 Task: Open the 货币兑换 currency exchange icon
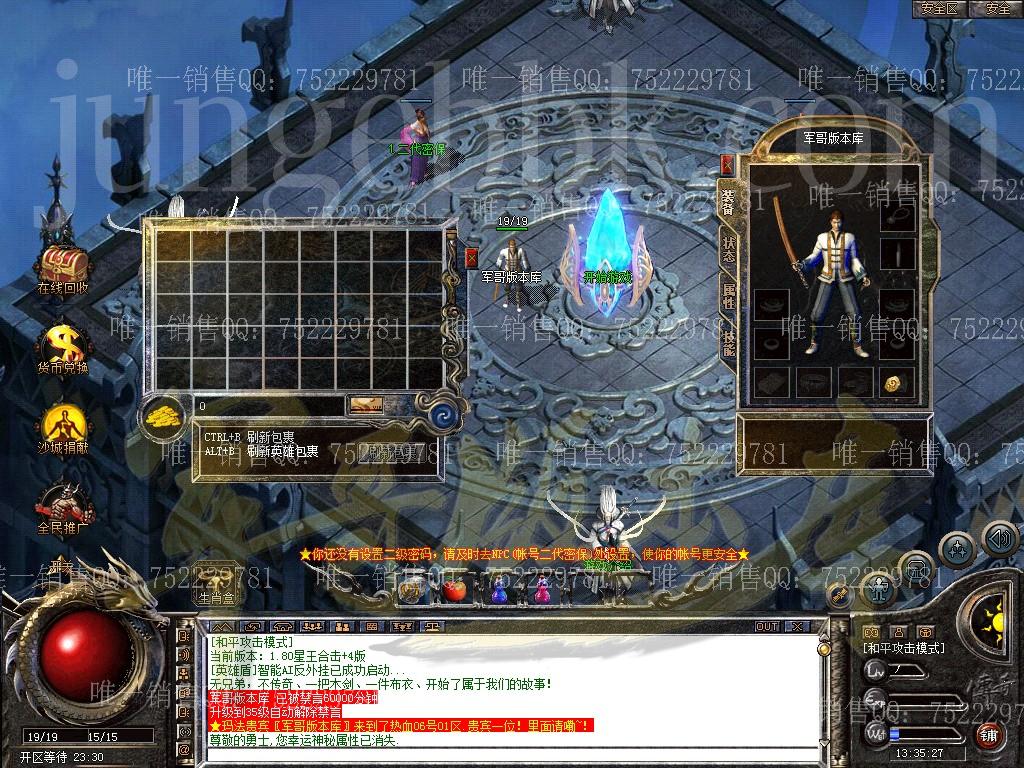[63, 345]
